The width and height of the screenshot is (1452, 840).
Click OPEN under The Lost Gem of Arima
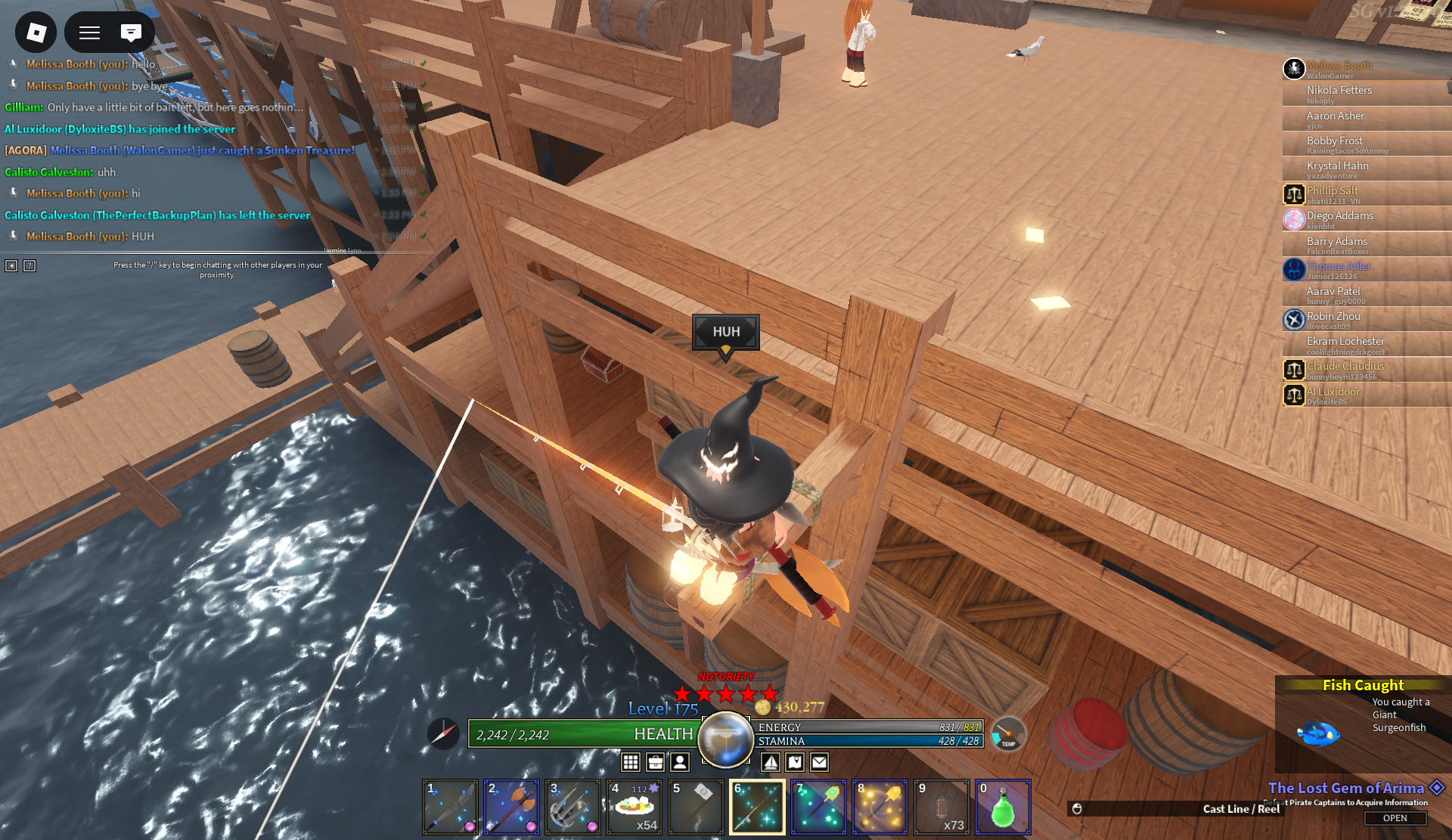[1395, 818]
